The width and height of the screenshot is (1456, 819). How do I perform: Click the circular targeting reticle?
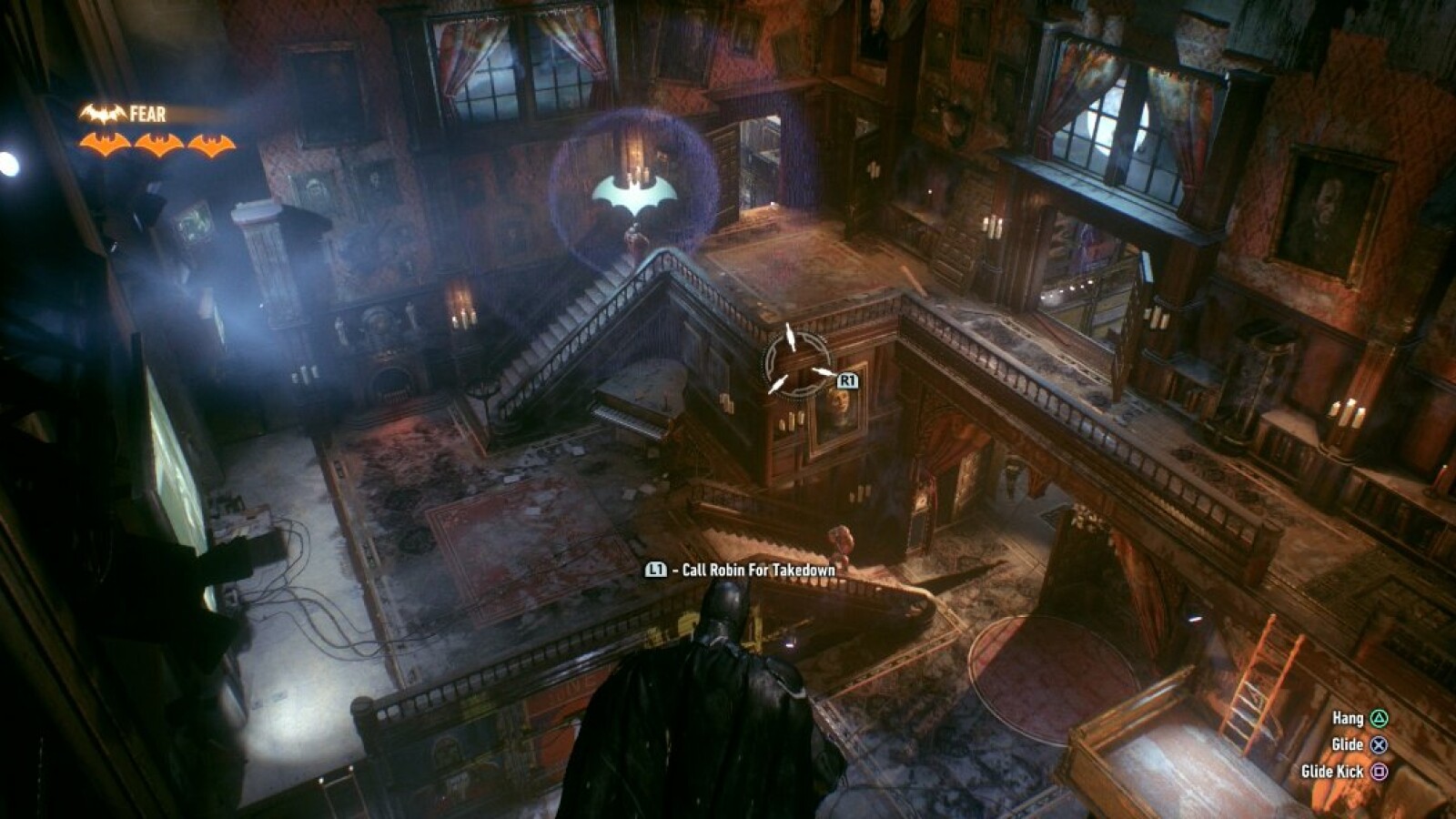[796, 362]
